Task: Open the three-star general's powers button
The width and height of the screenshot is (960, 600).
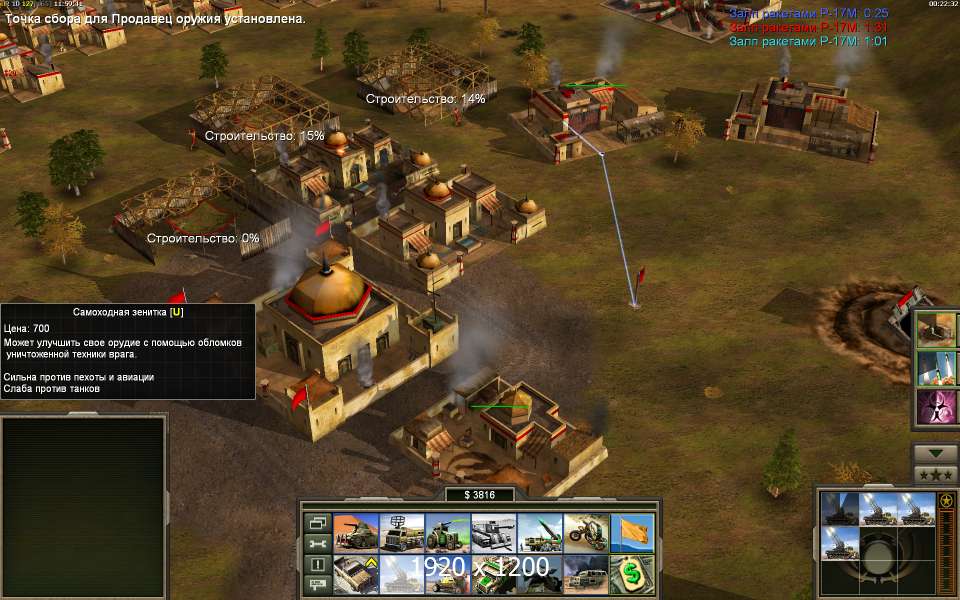Action: [935, 476]
